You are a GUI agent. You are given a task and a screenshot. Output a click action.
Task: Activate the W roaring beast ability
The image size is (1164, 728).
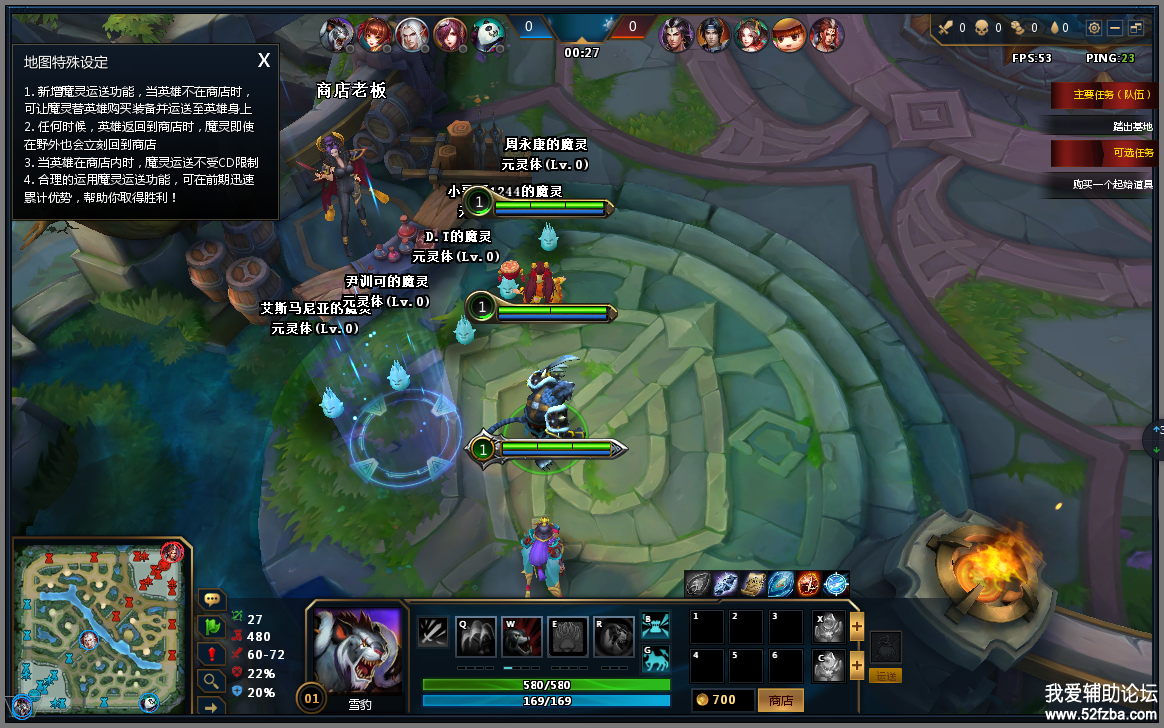(x=522, y=636)
